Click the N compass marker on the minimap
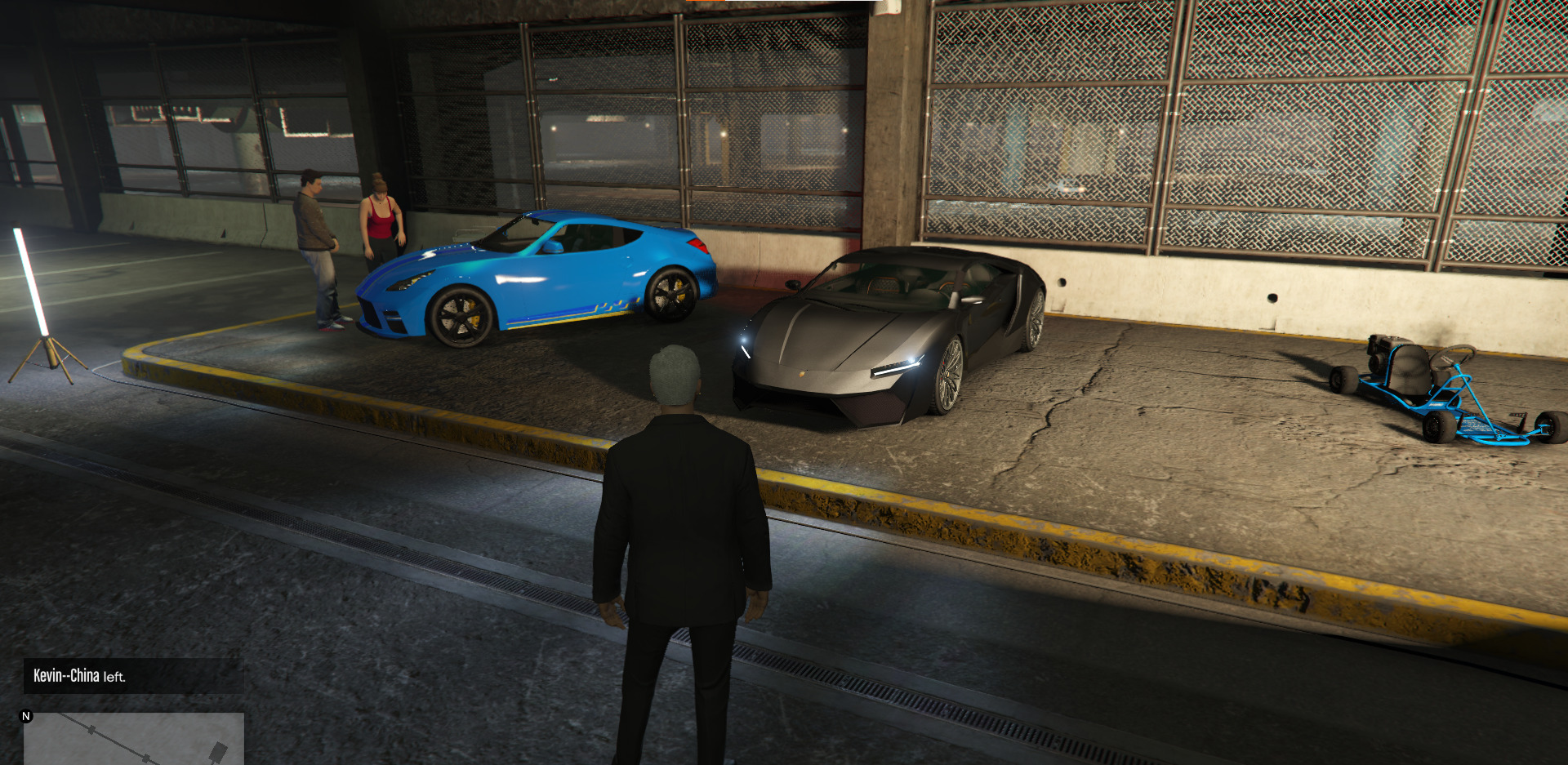The image size is (1568, 765). click(x=27, y=716)
